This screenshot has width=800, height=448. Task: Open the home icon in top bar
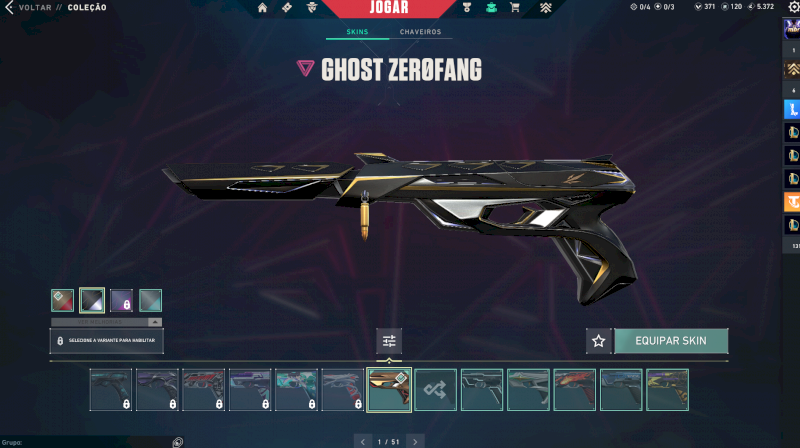tap(262, 8)
